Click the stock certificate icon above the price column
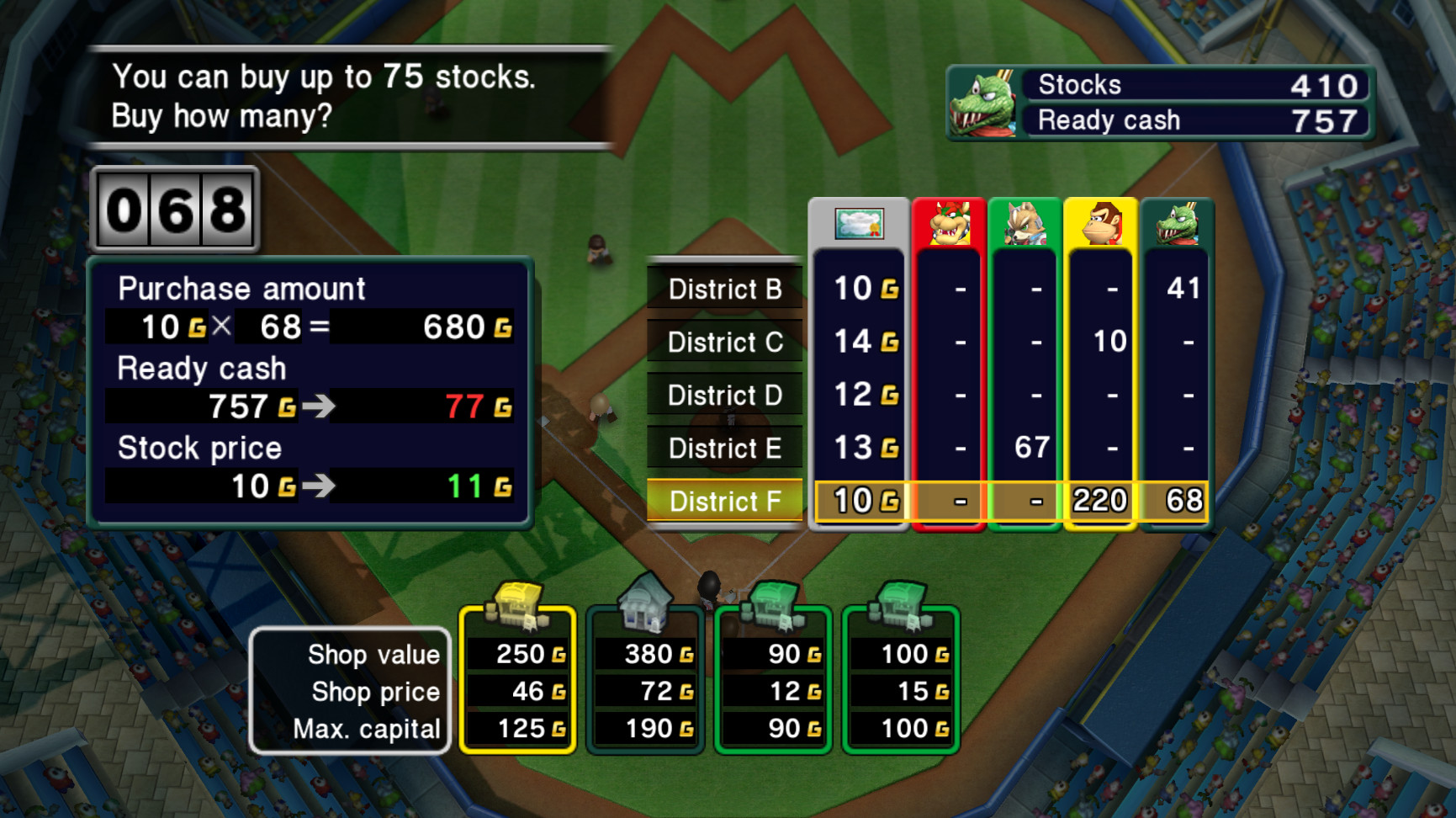The height and width of the screenshot is (818, 1456). [858, 225]
